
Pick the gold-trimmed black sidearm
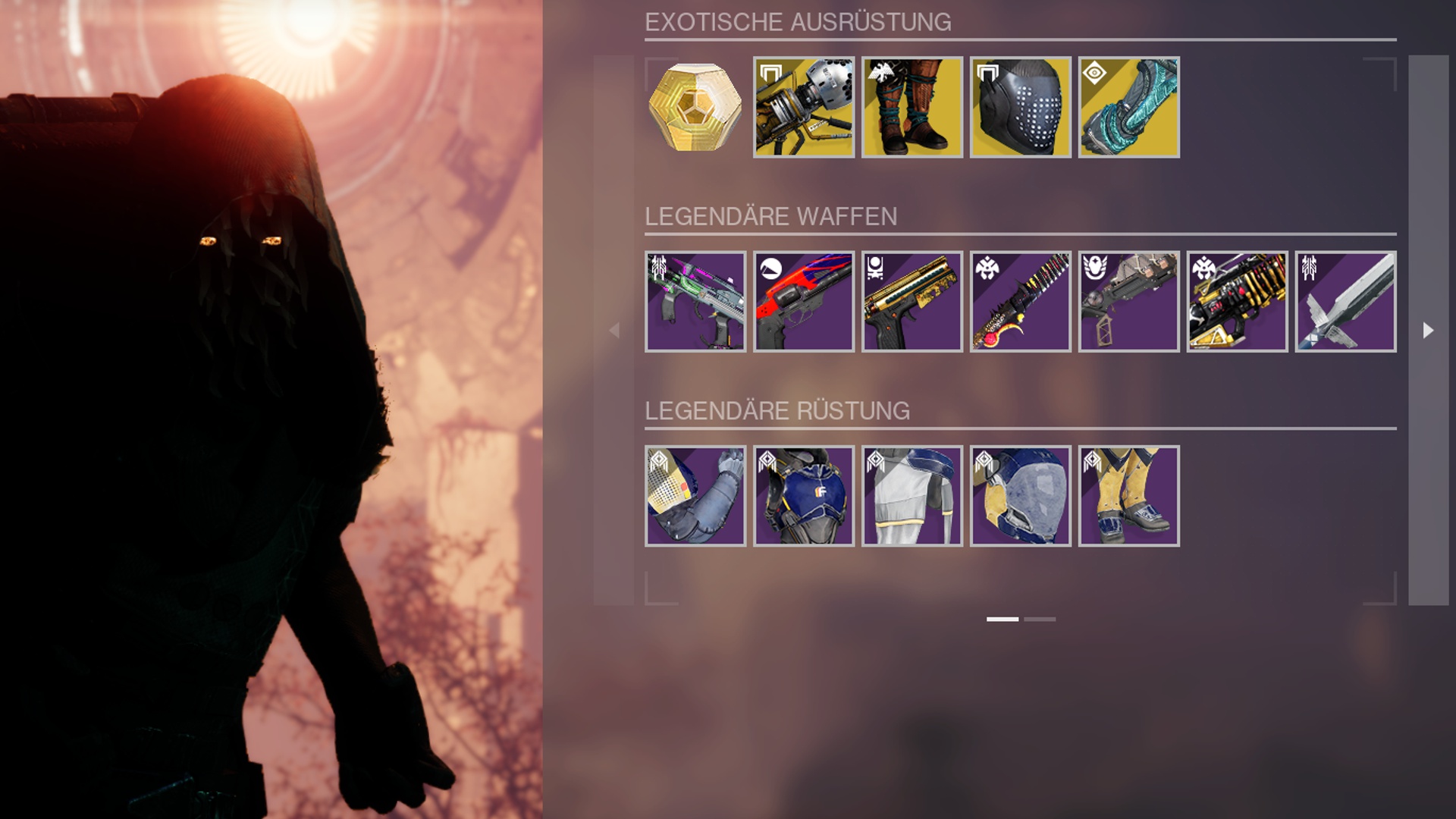(x=912, y=301)
